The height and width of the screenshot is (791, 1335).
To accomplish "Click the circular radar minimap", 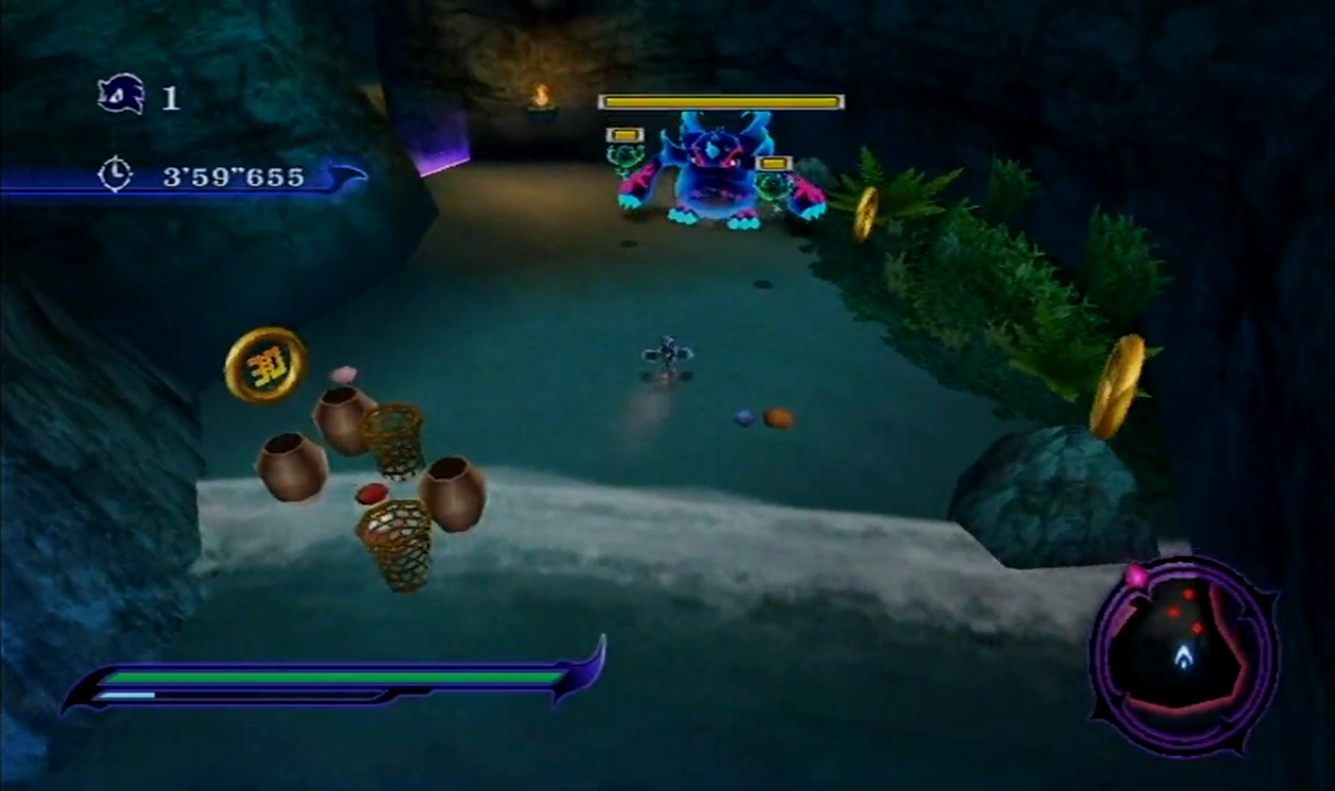I will (x=1184, y=655).
